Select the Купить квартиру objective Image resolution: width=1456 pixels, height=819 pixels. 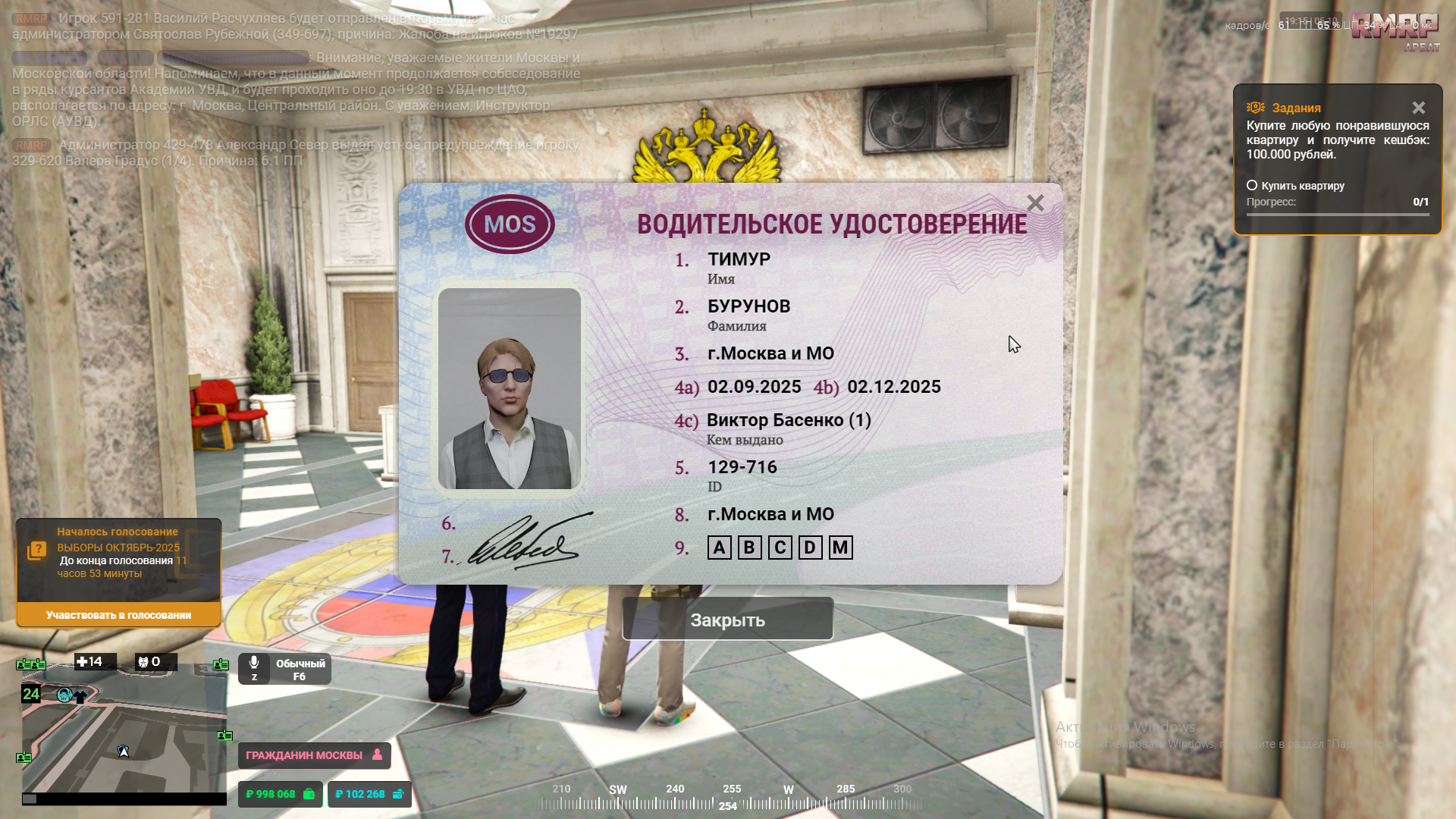coord(1295,186)
